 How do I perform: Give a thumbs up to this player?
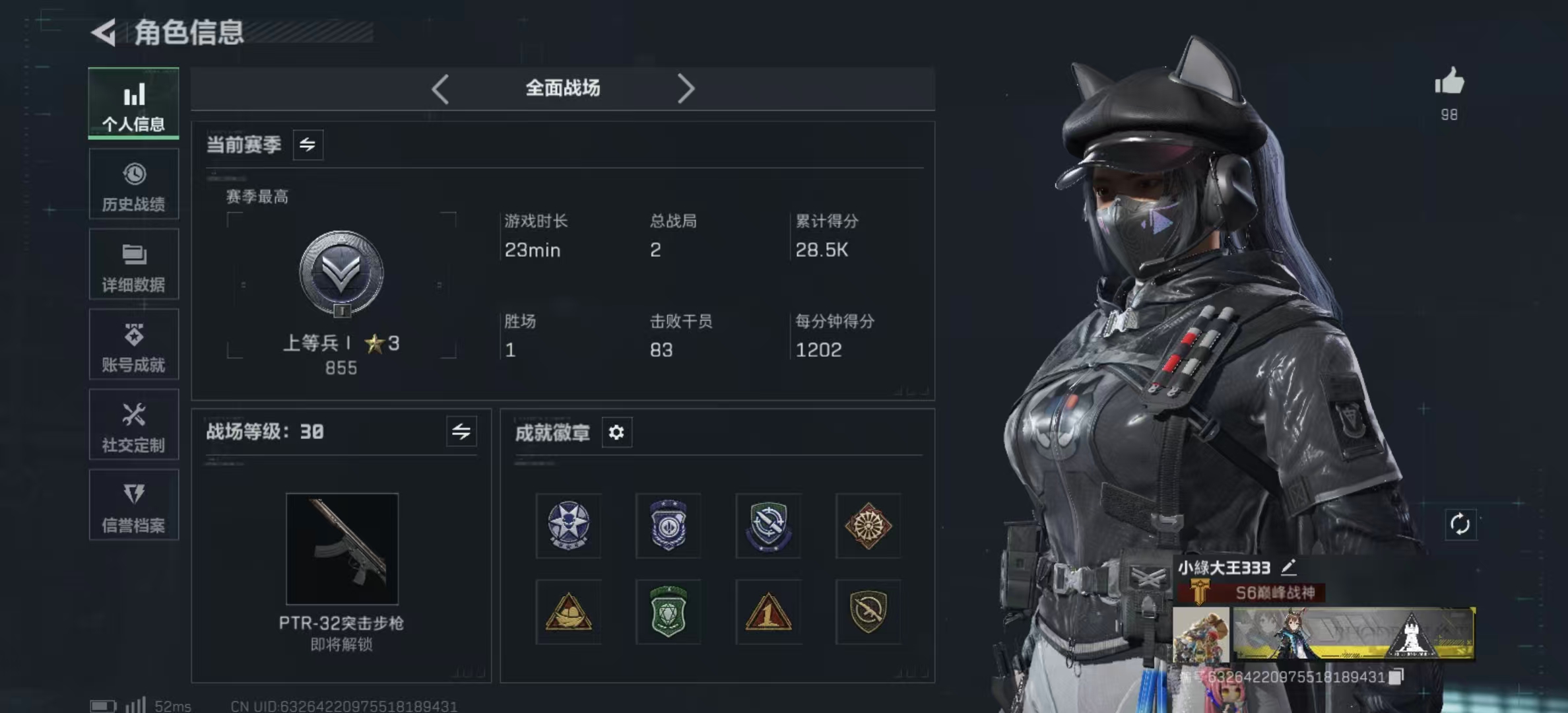(1449, 83)
